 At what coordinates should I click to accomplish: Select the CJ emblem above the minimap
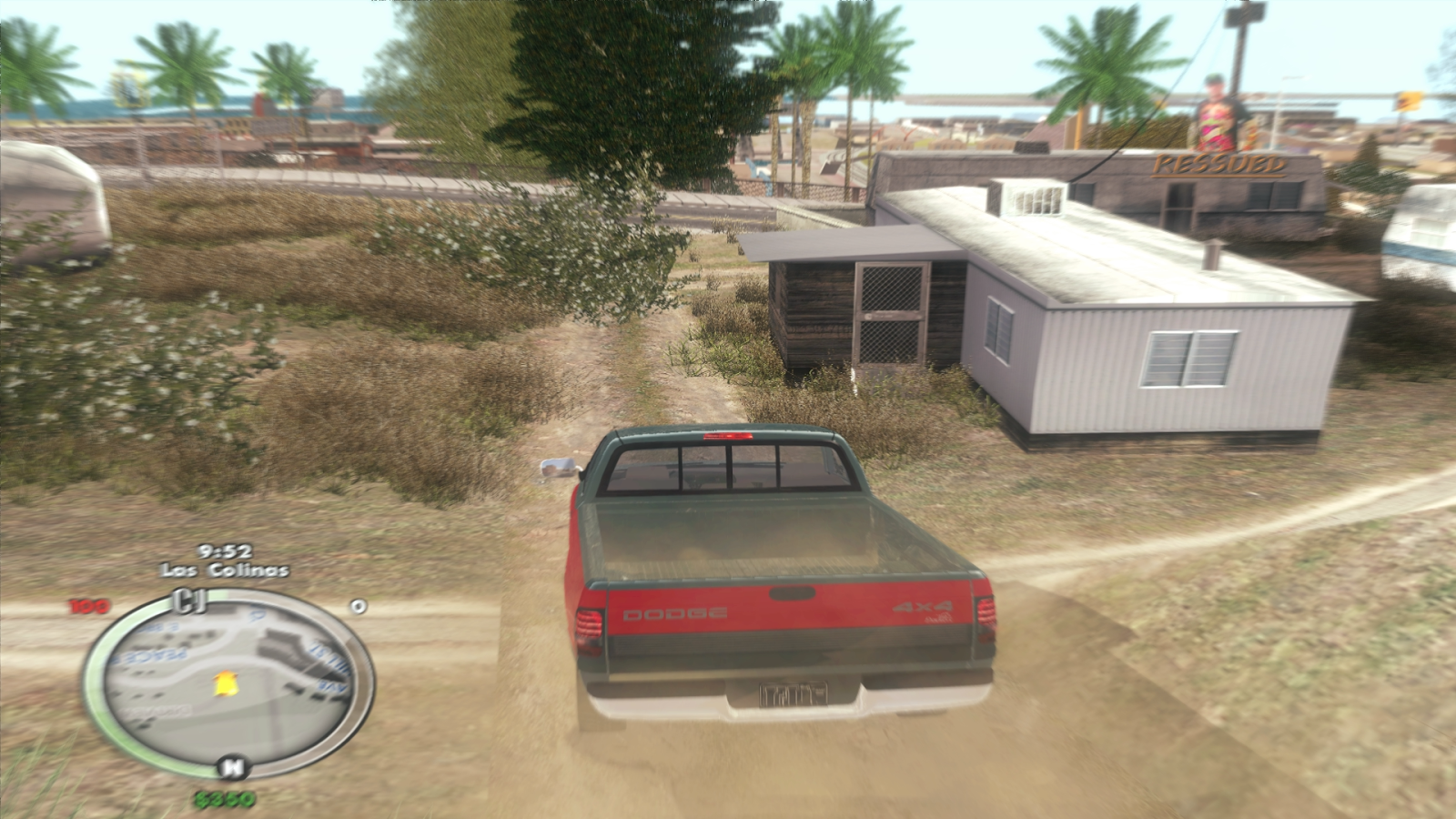coord(188,602)
